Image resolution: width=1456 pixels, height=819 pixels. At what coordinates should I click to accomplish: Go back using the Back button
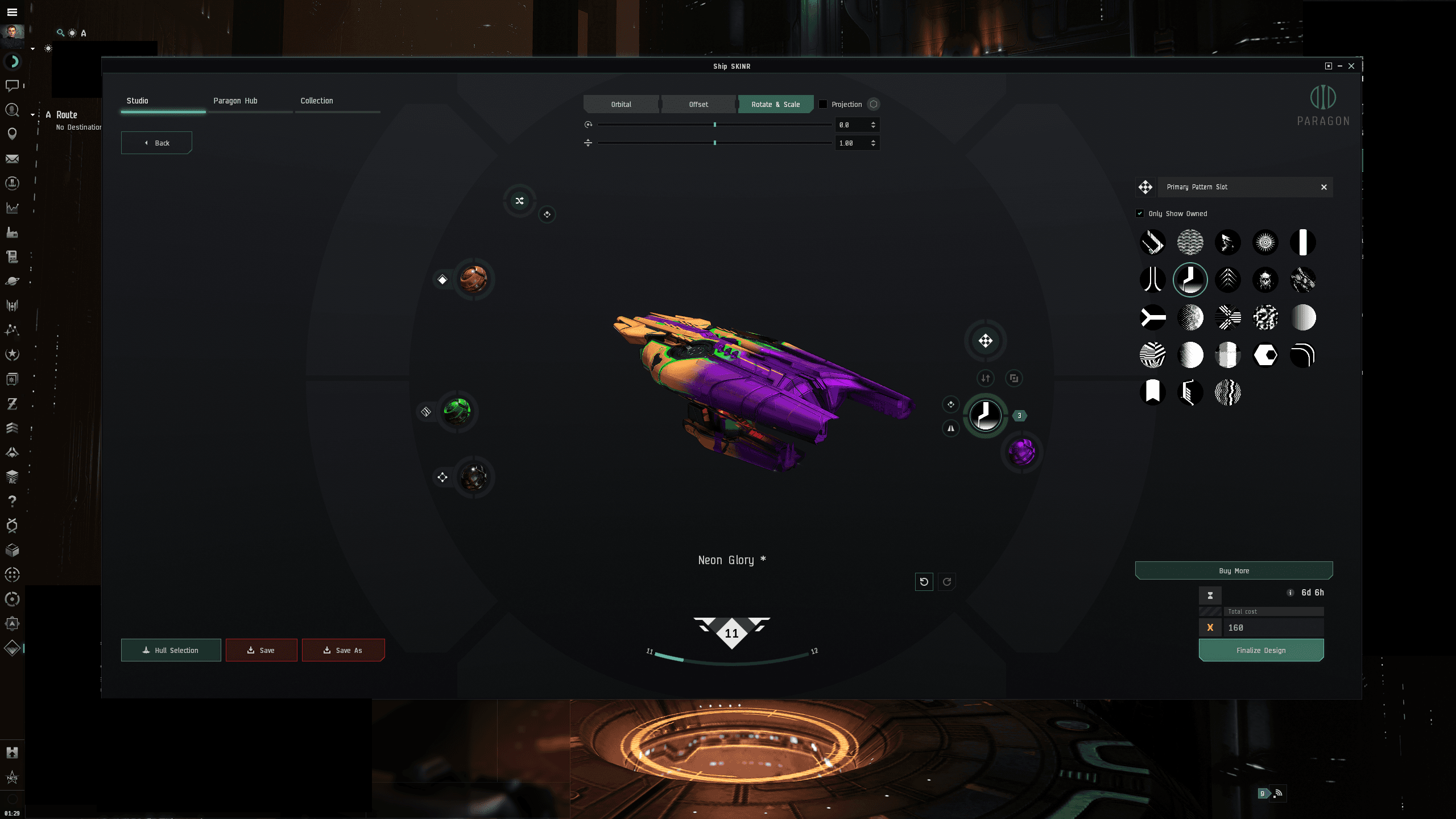click(156, 143)
